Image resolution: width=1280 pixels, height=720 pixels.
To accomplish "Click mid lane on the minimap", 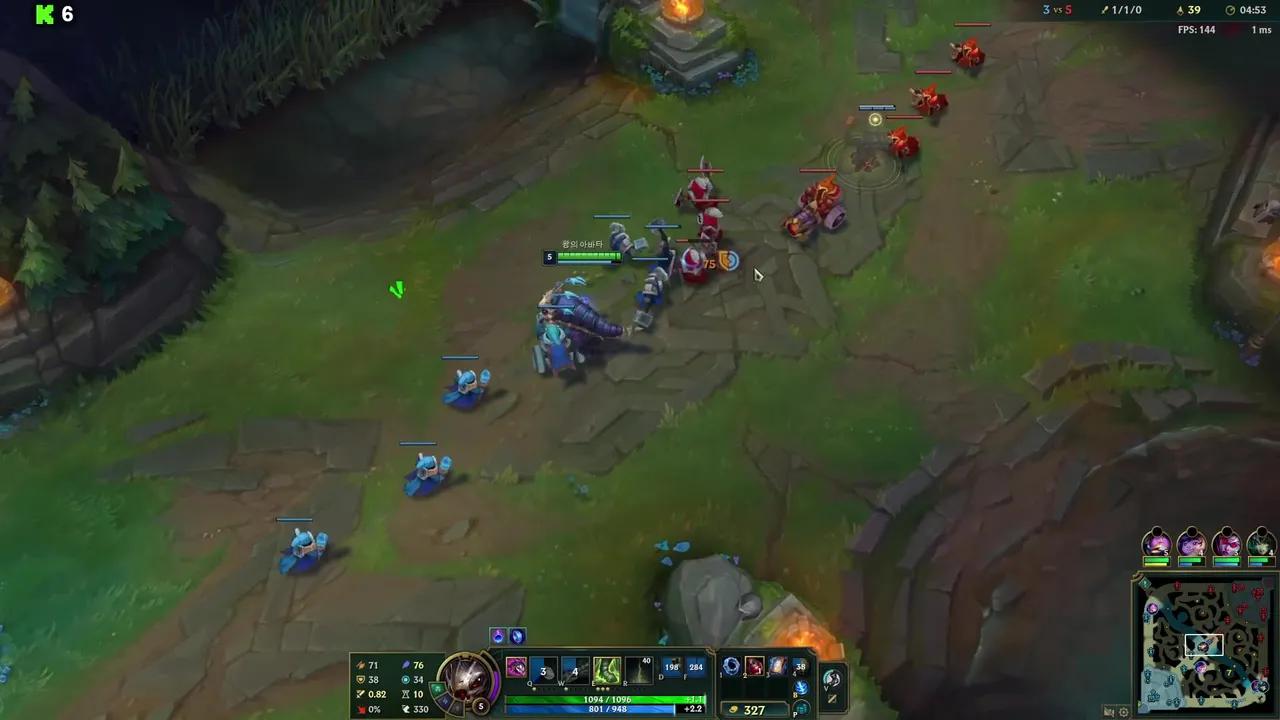I will tap(1203, 647).
